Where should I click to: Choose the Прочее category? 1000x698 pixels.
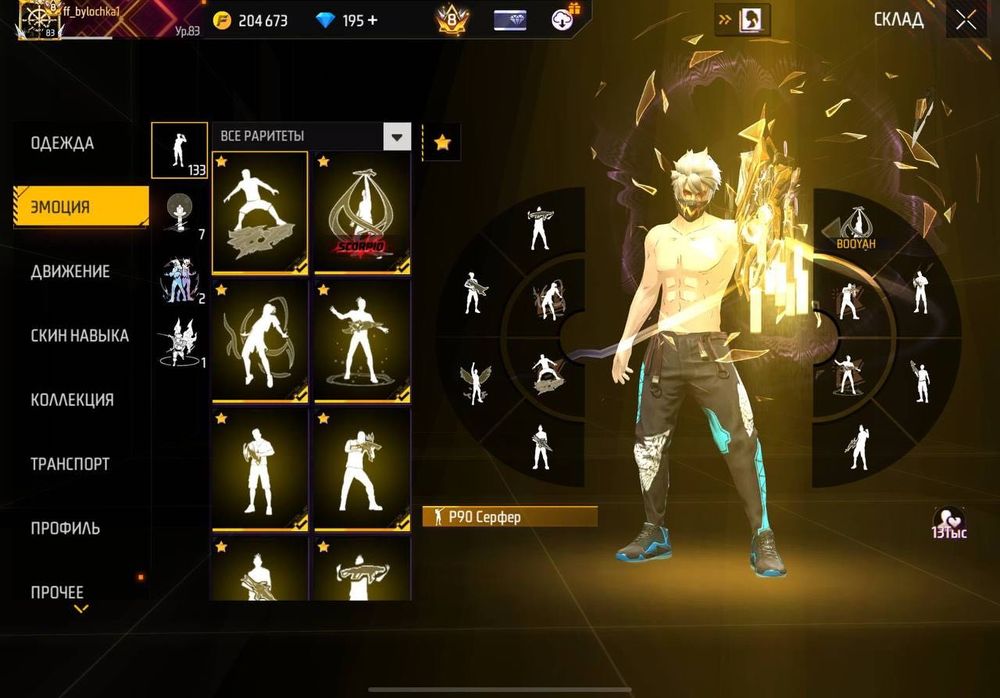[57, 592]
